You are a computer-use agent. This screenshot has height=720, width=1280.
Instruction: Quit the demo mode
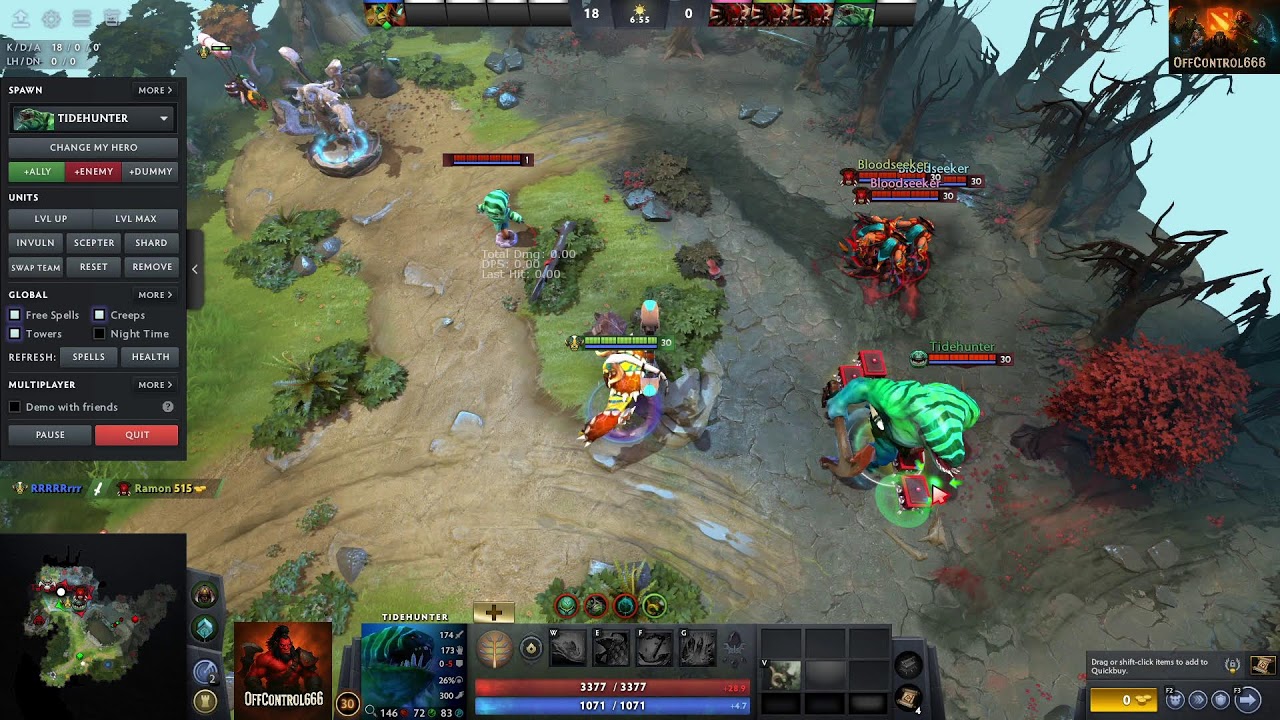coord(137,435)
